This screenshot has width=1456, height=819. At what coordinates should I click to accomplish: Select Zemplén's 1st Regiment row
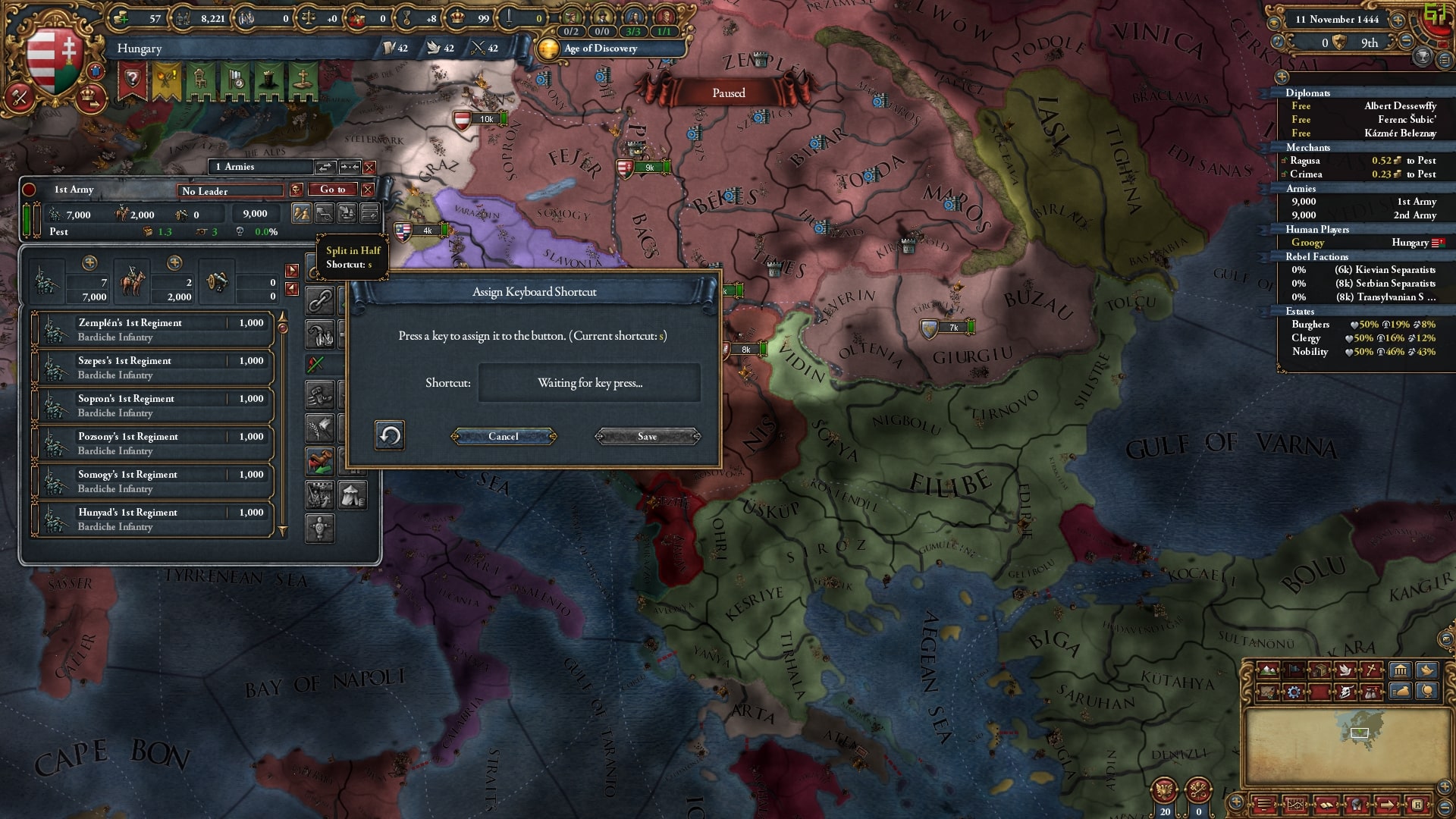(x=152, y=329)
